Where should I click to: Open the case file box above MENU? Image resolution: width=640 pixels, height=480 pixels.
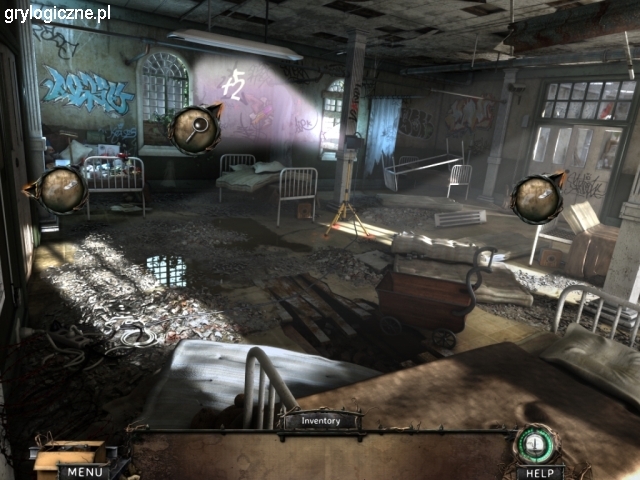[70, 453]
